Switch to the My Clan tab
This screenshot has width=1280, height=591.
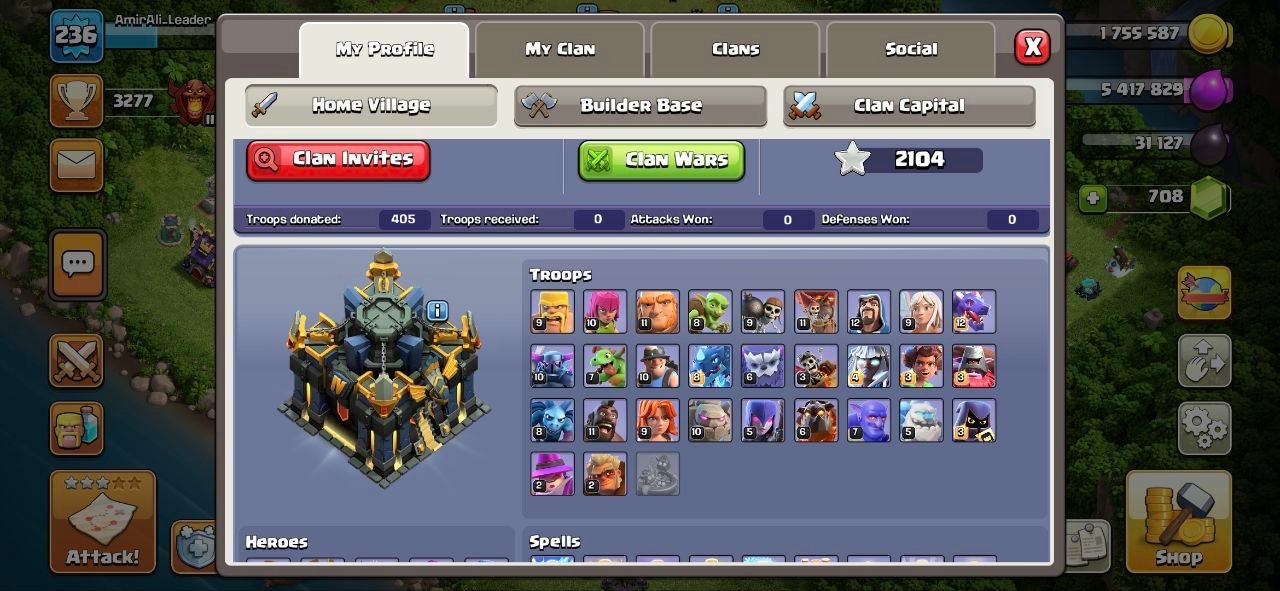coord(560,49)
